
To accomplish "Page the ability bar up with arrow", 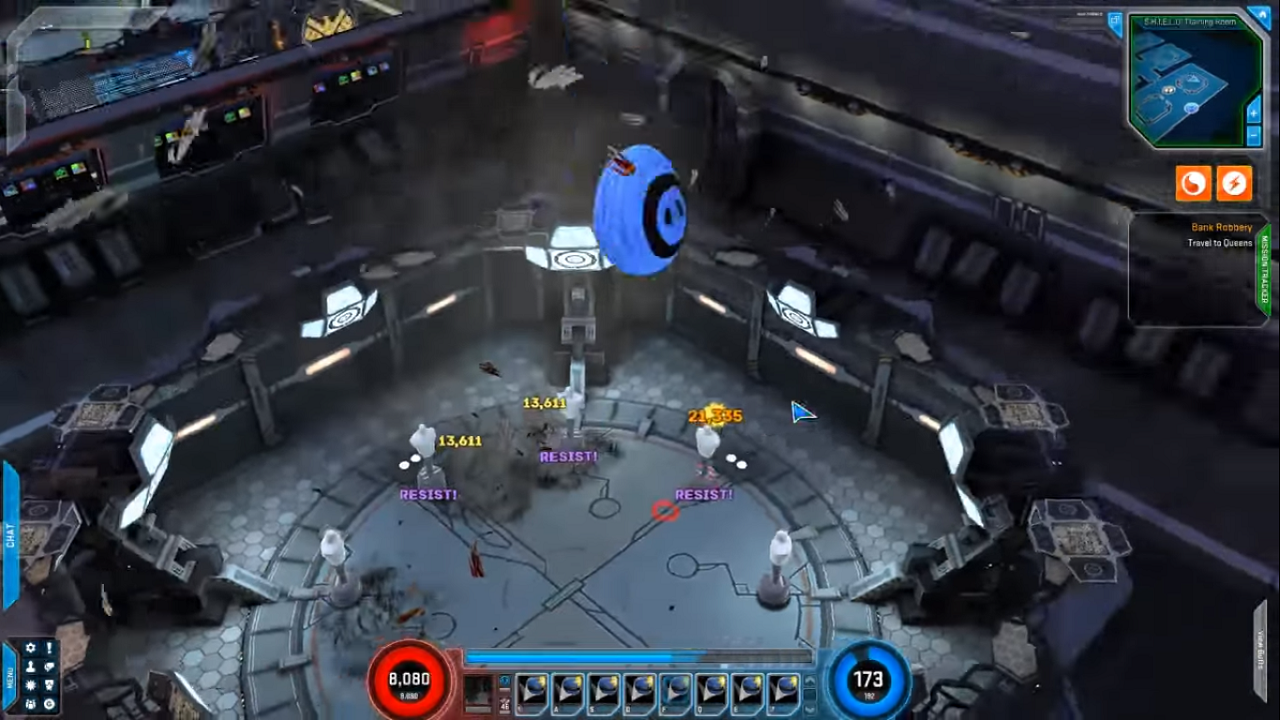I will coord(809,681).
